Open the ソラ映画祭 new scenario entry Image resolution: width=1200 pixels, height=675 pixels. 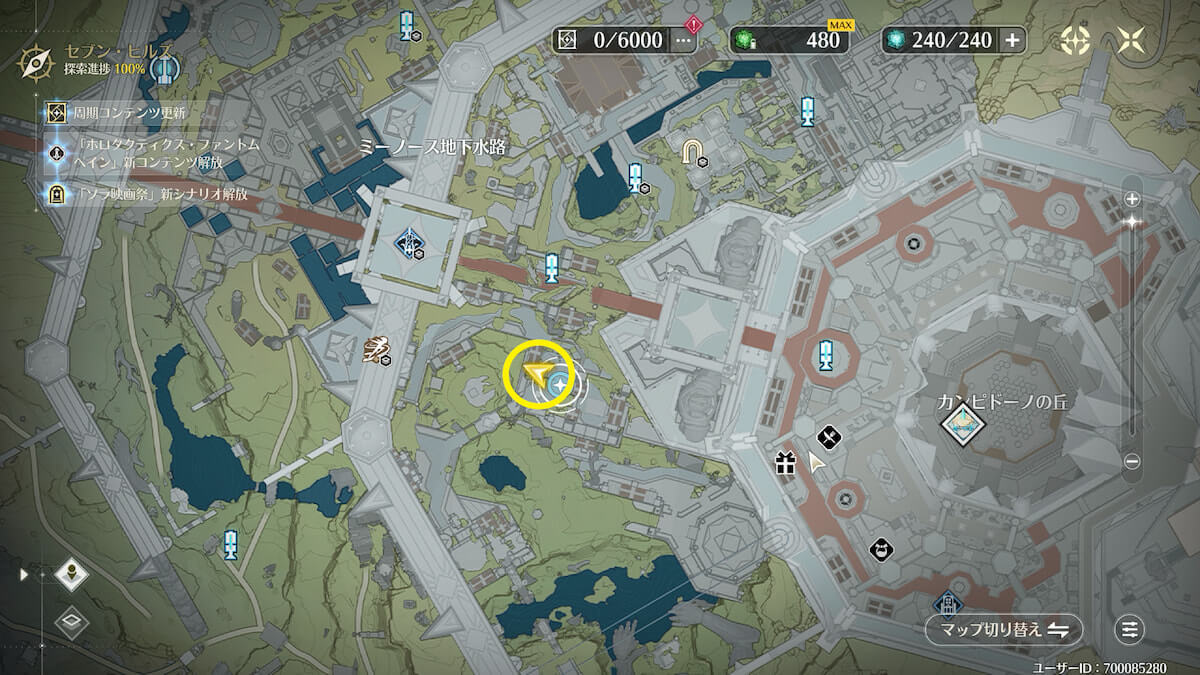click(x=150, y=194)
